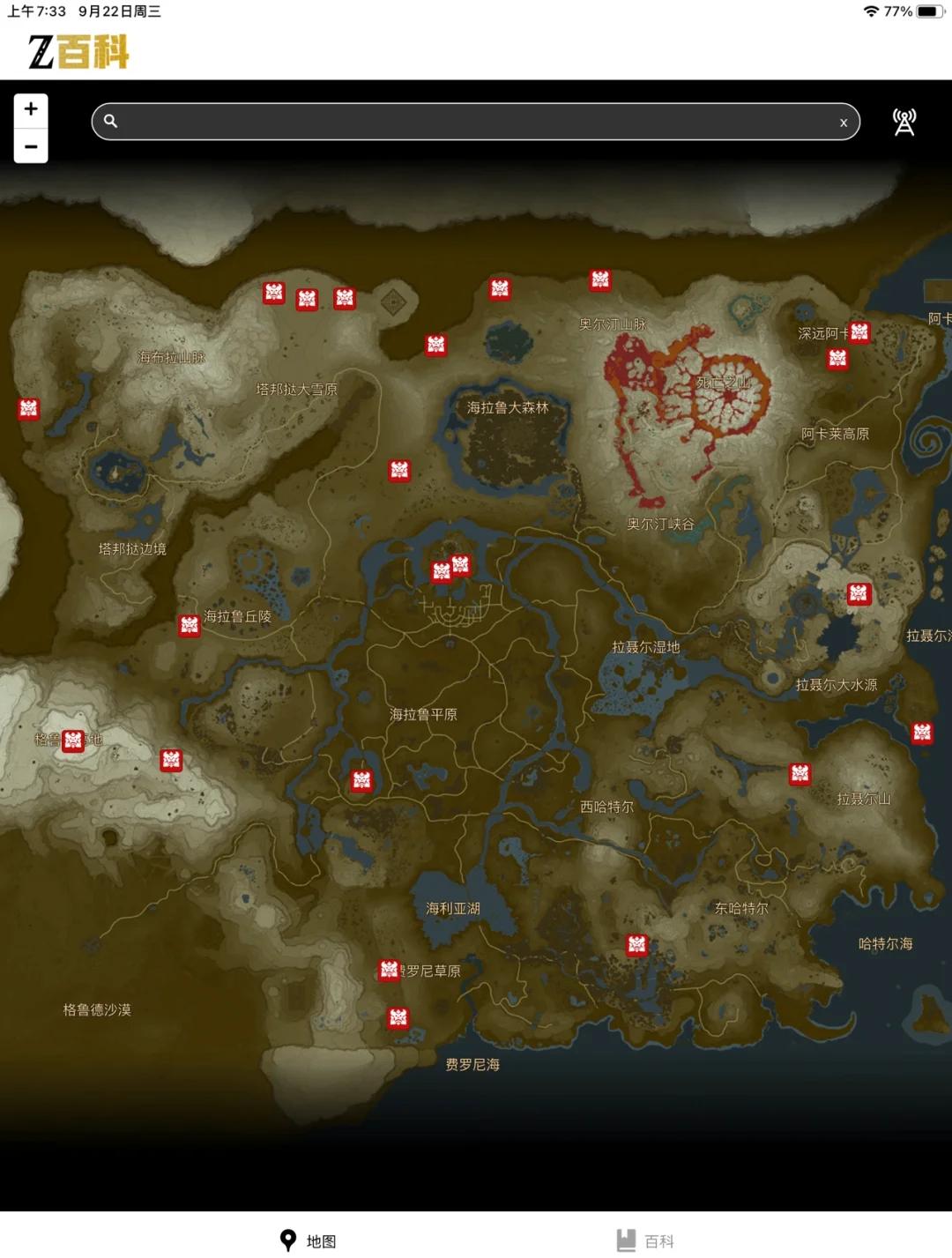This screenshot has width=952, height=1258.
Task: Select the marker next to 海拉鲁丘陵
Action: [x=189, y=625]
